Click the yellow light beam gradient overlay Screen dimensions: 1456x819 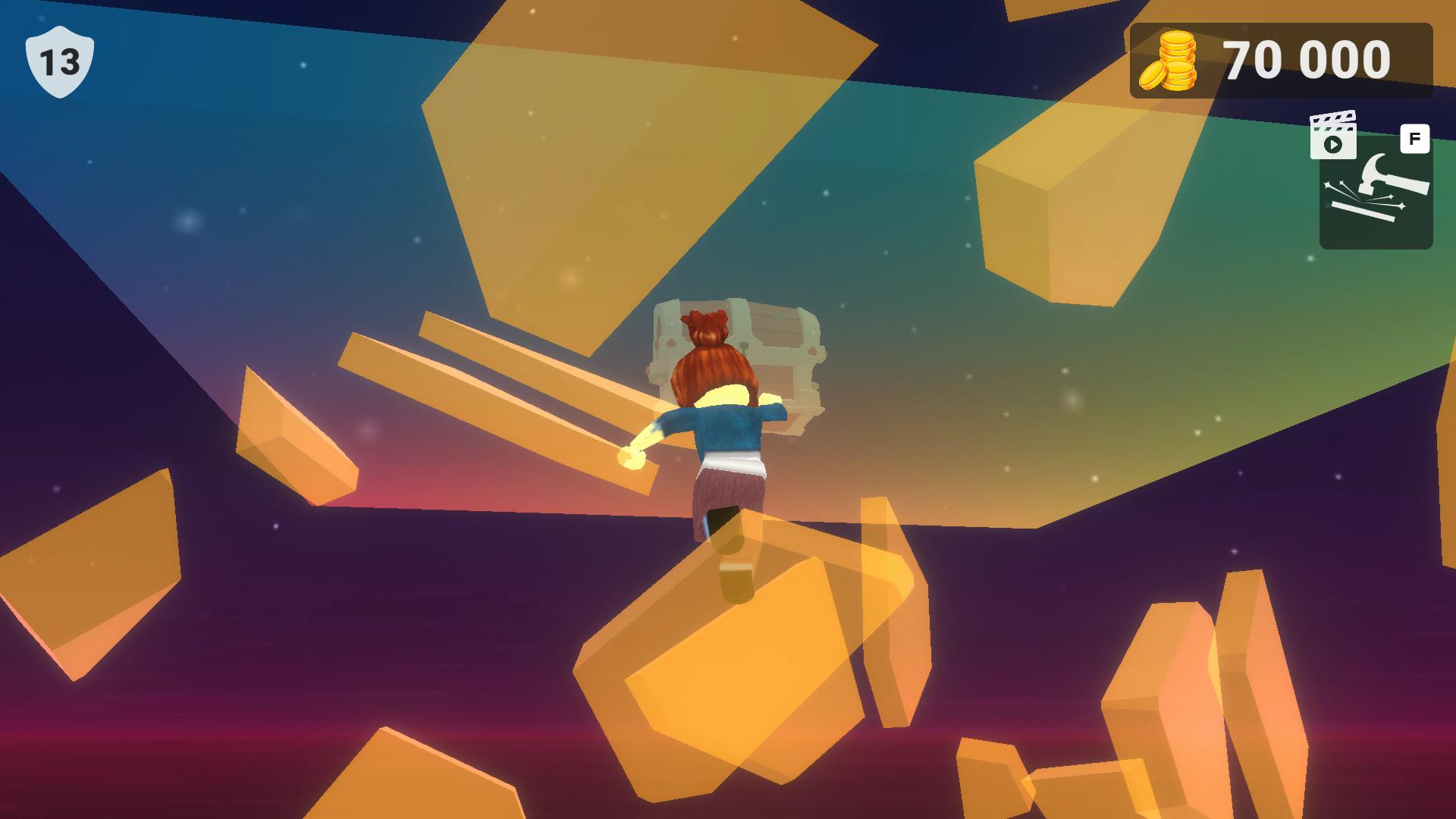pyautogui.click(x=607, y=152)
